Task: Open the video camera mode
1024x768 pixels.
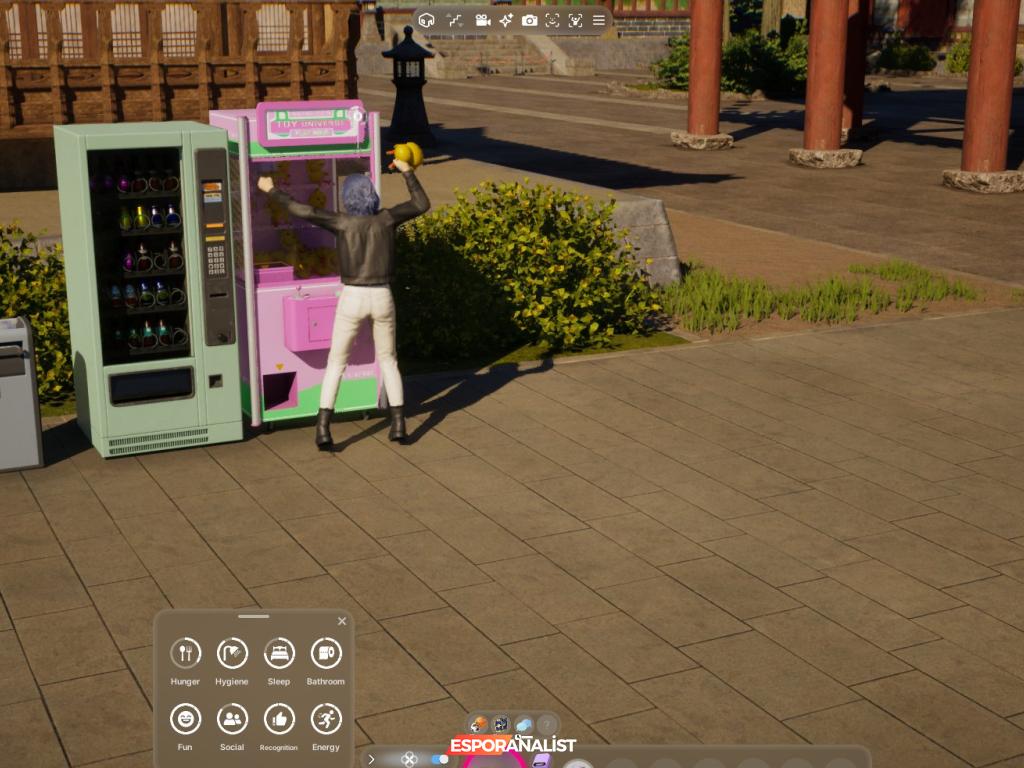Action: [482, 20]
